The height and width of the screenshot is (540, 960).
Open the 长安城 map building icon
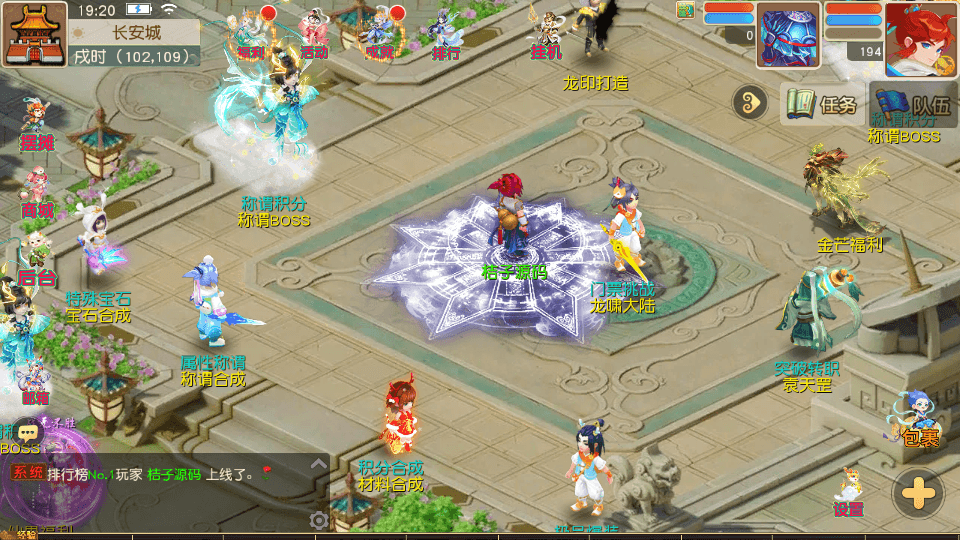pos(33,33)
